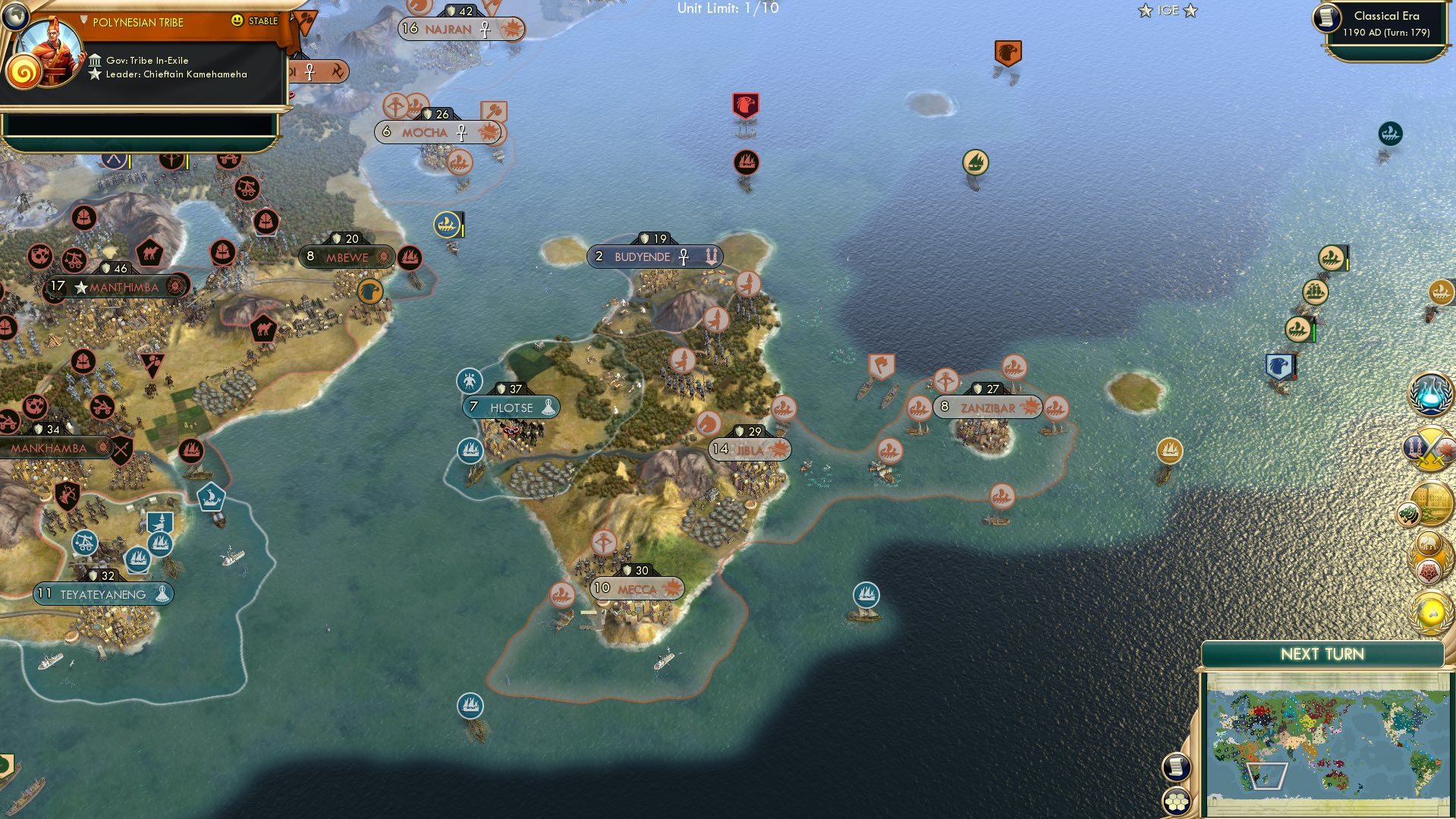Toggle strategic view with the top-left globe
This screenshot has height=819, width=1456.
(14, 15)
